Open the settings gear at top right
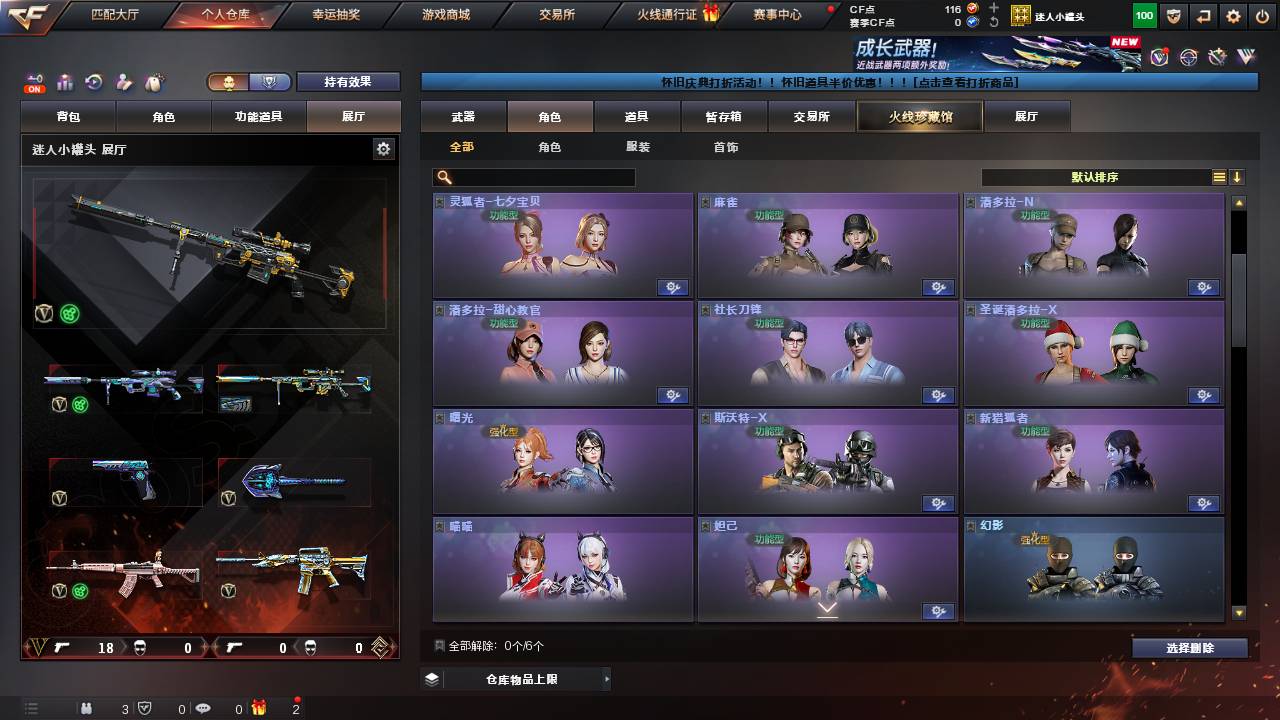The height and width of the screenshot is (720, 1280). coord(1234,15)
